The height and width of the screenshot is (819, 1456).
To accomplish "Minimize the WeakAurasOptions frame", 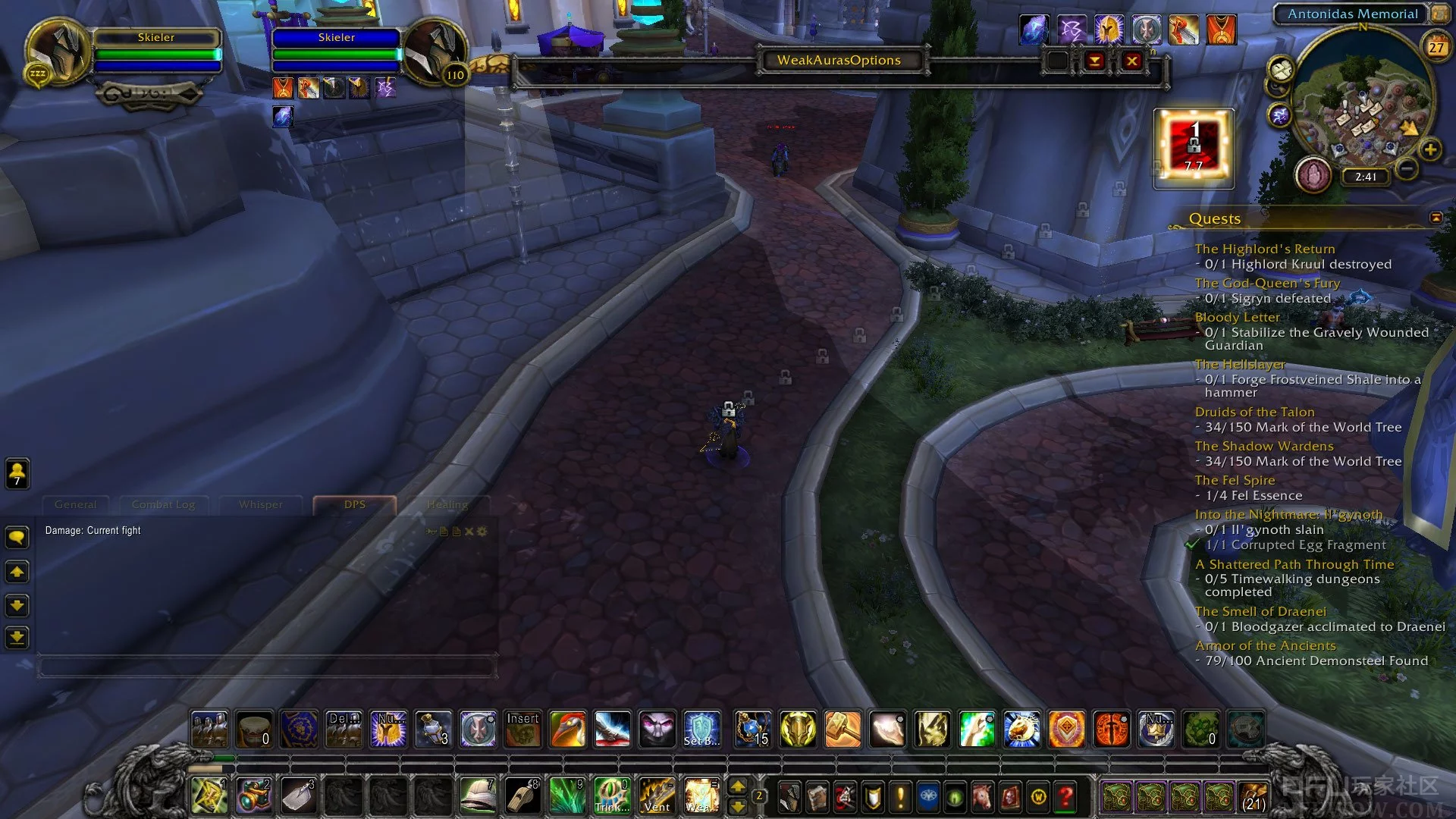I will click(1094, 61).
